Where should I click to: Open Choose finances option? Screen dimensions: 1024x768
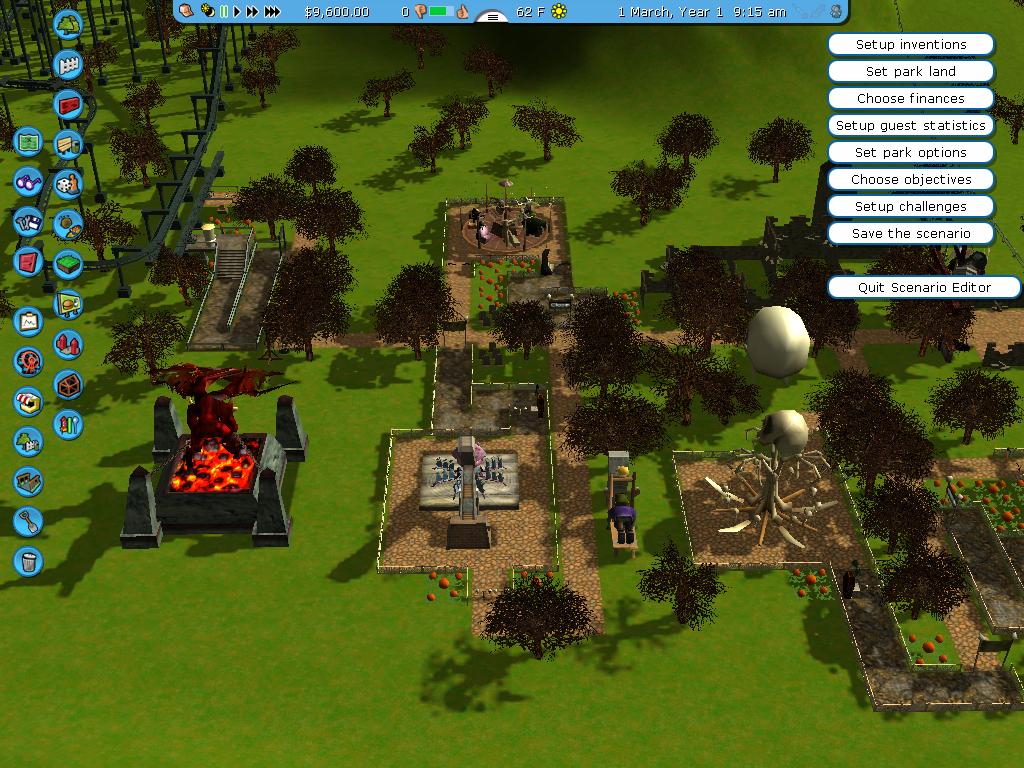click(x=910, y=99)
